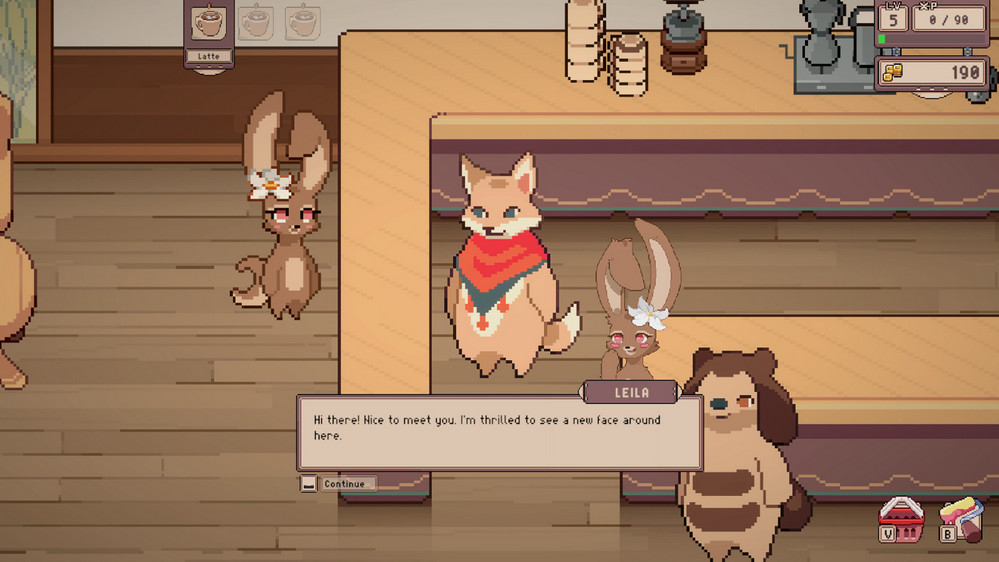This screenshot has width=999, height=562.
Task: Continue Leila's dialogue
Action: point(338,484)
